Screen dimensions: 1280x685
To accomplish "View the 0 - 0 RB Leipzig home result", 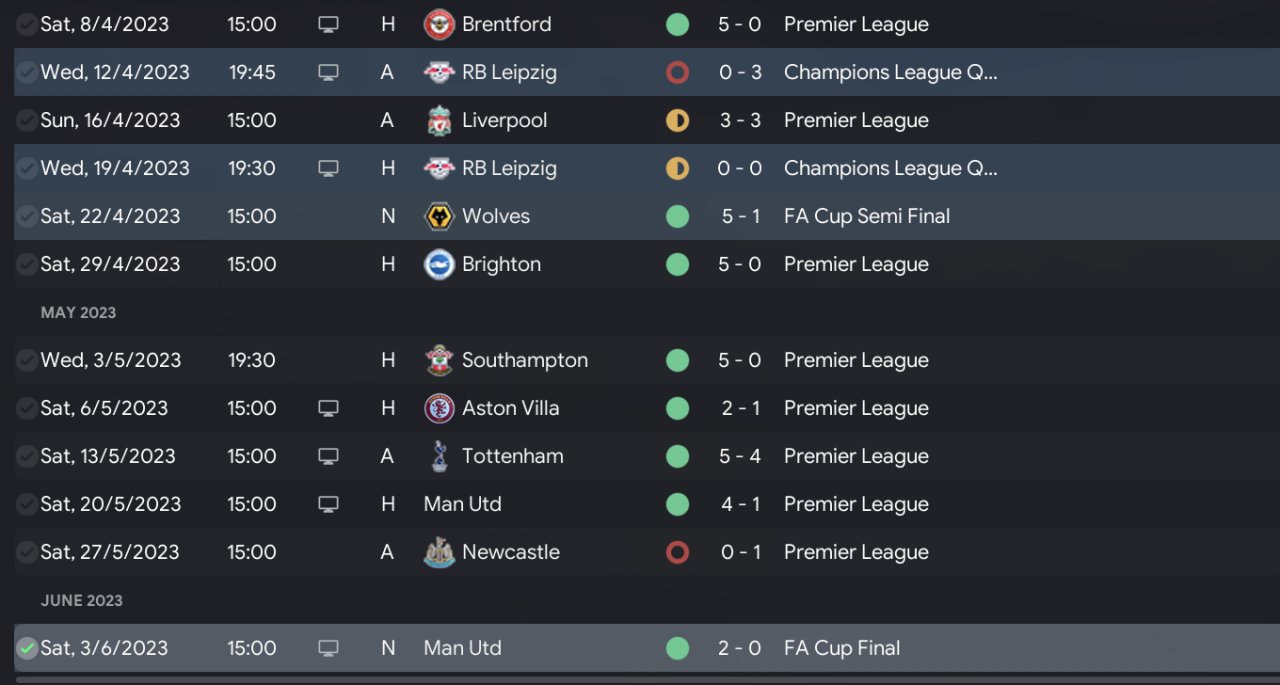I will (x=740, y=168).
